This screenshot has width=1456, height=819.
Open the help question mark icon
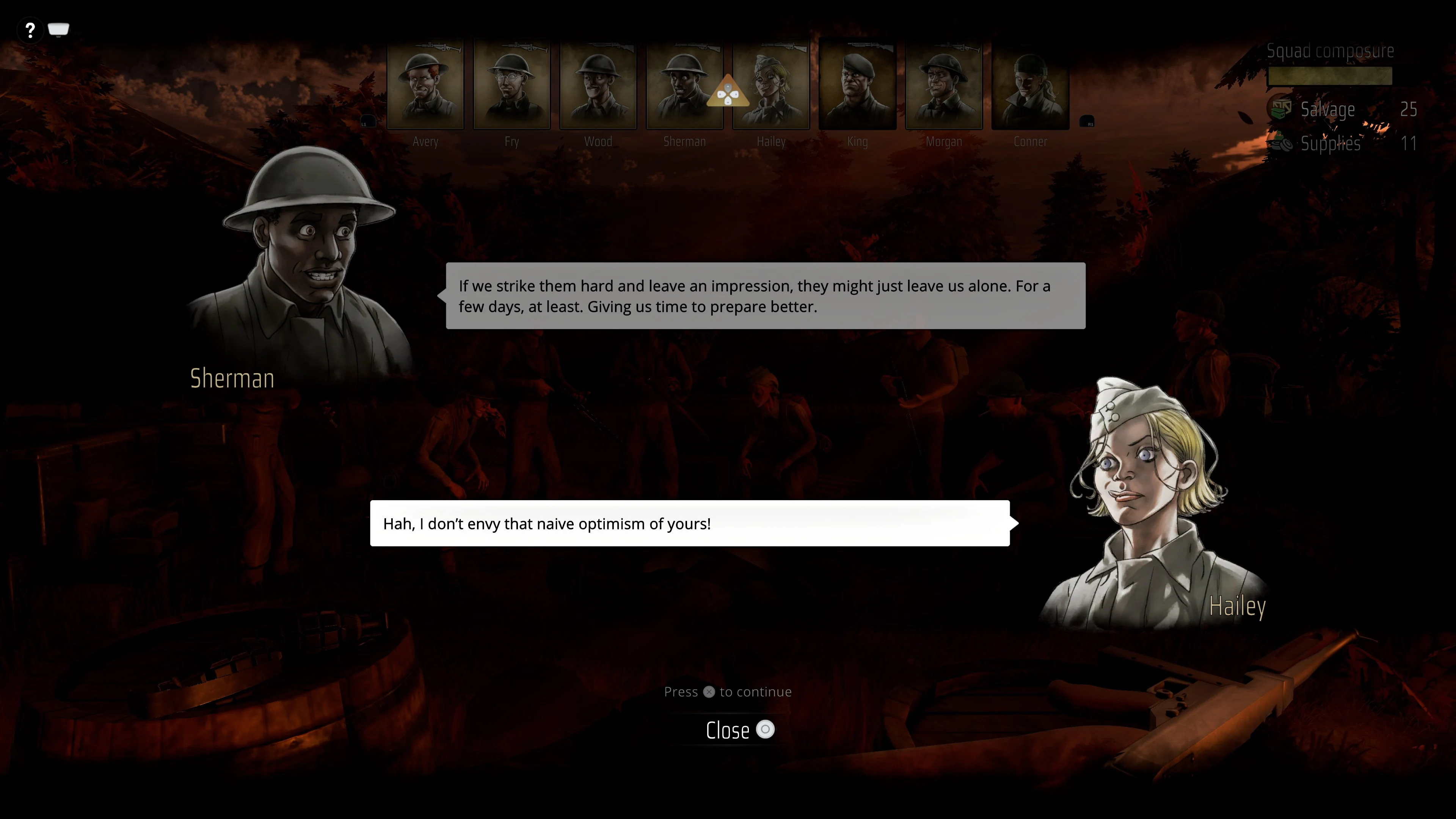pyautogui.click(x=30, y=30)
